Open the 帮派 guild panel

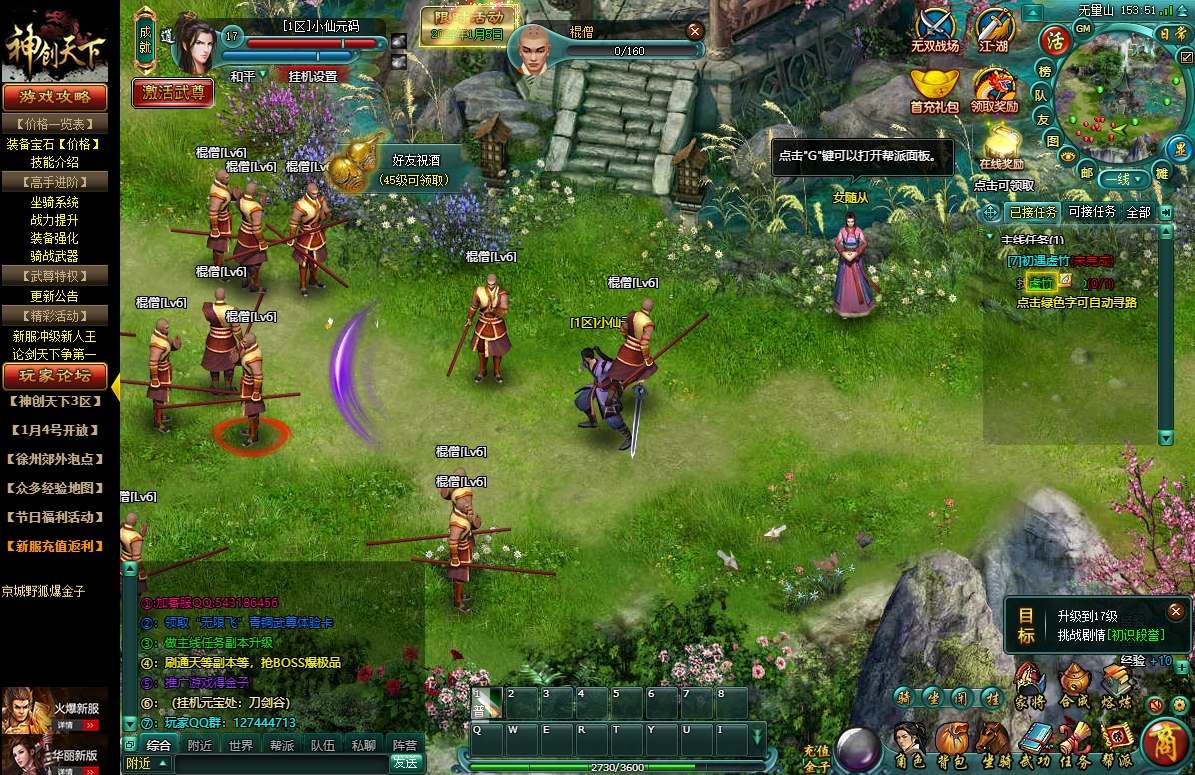(1116, 743)
